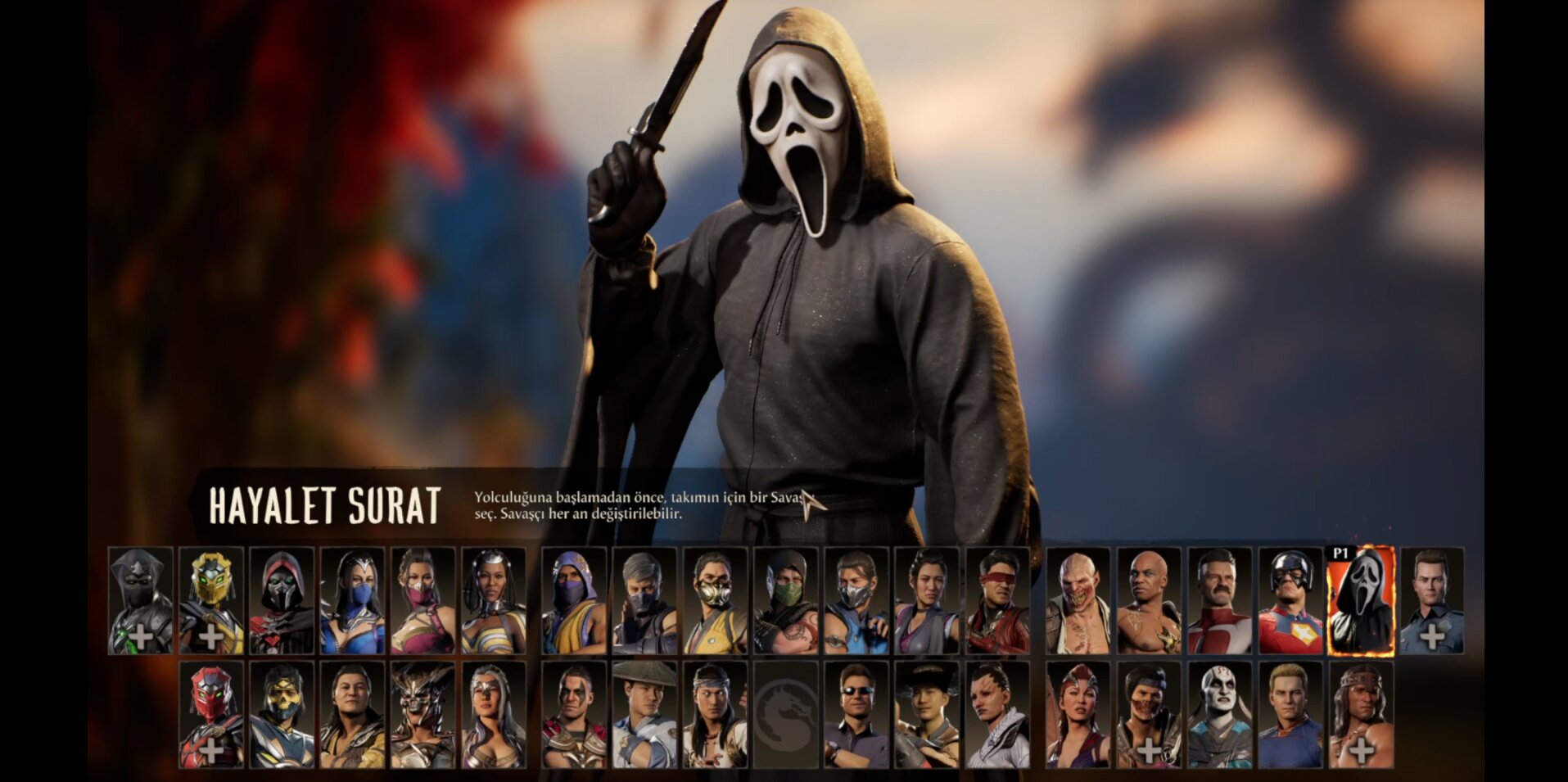Image resolution: width=1568 pixels, height=782 pixels.
Task: Choose Baraka with the exposed teeth
Action: tap(1078, 601)
